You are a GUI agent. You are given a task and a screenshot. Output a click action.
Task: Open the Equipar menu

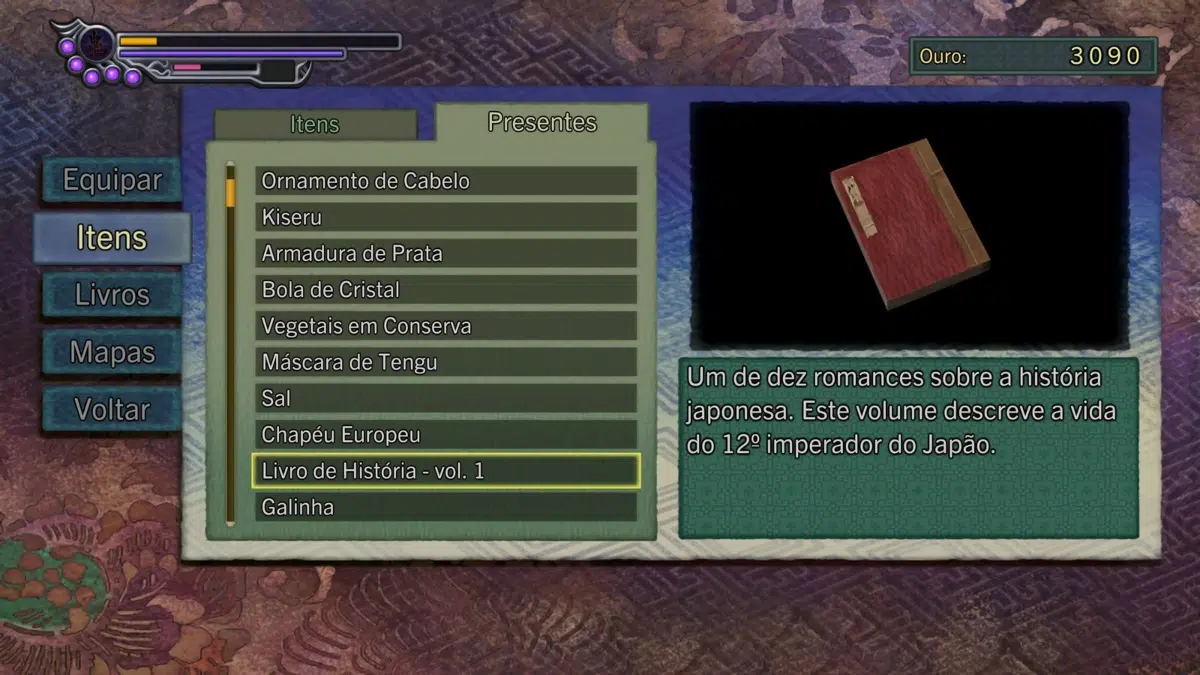[111, 181]
